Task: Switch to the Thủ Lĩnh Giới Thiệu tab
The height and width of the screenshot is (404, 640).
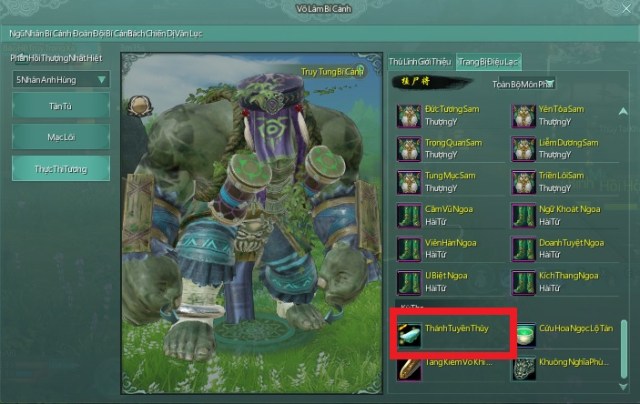Action: [419, 62]
